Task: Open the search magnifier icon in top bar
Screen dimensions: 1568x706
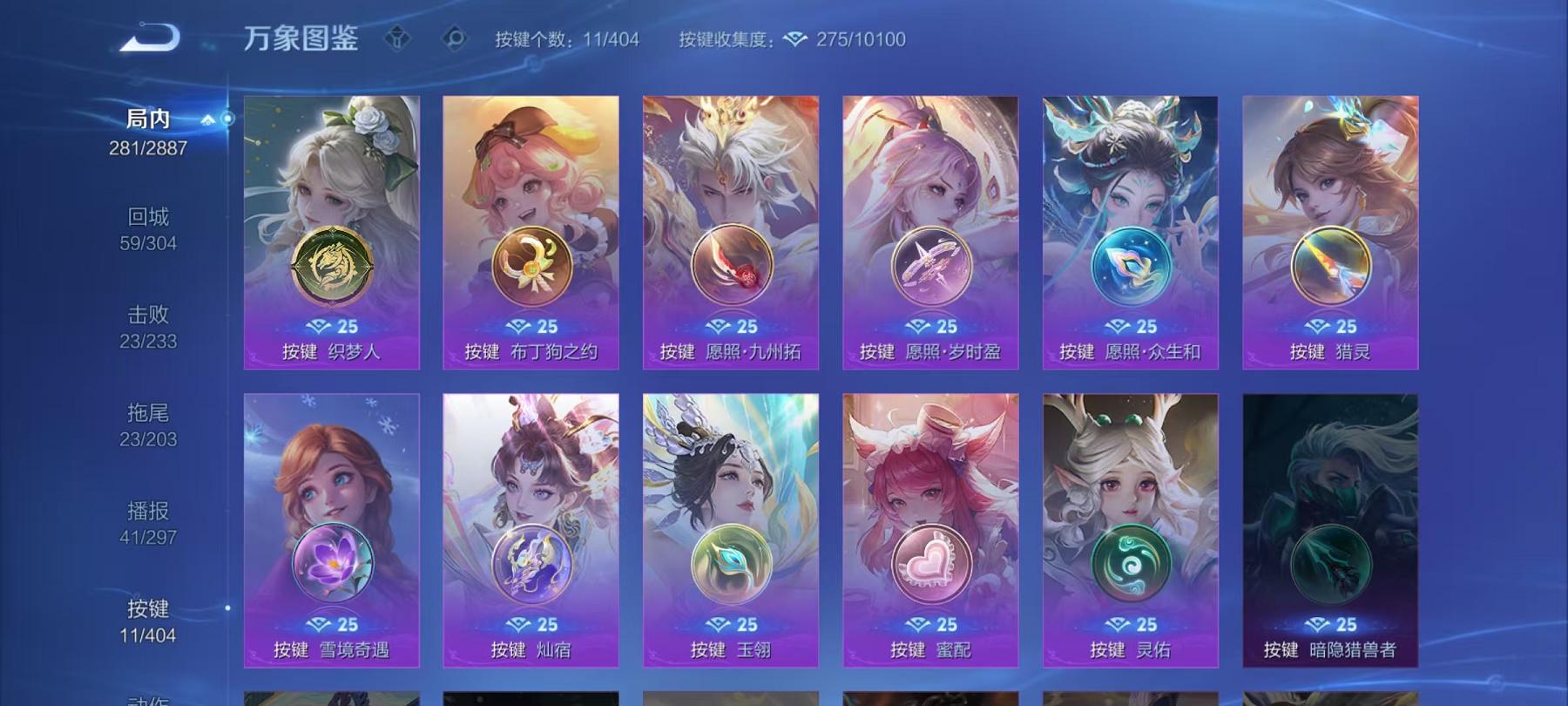Action: pyautogui.click(x=455, y=38)
